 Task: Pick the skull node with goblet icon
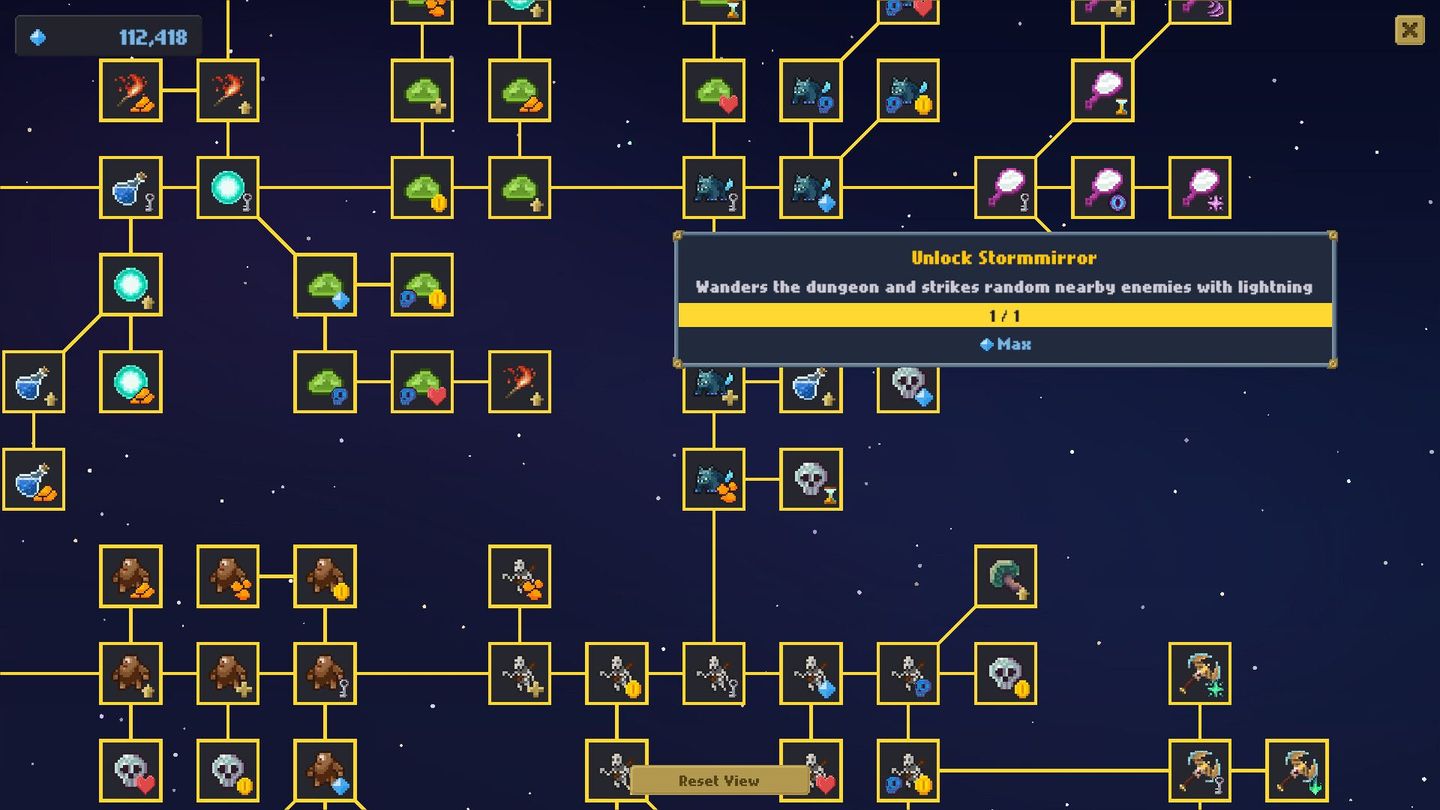(810, 478)
